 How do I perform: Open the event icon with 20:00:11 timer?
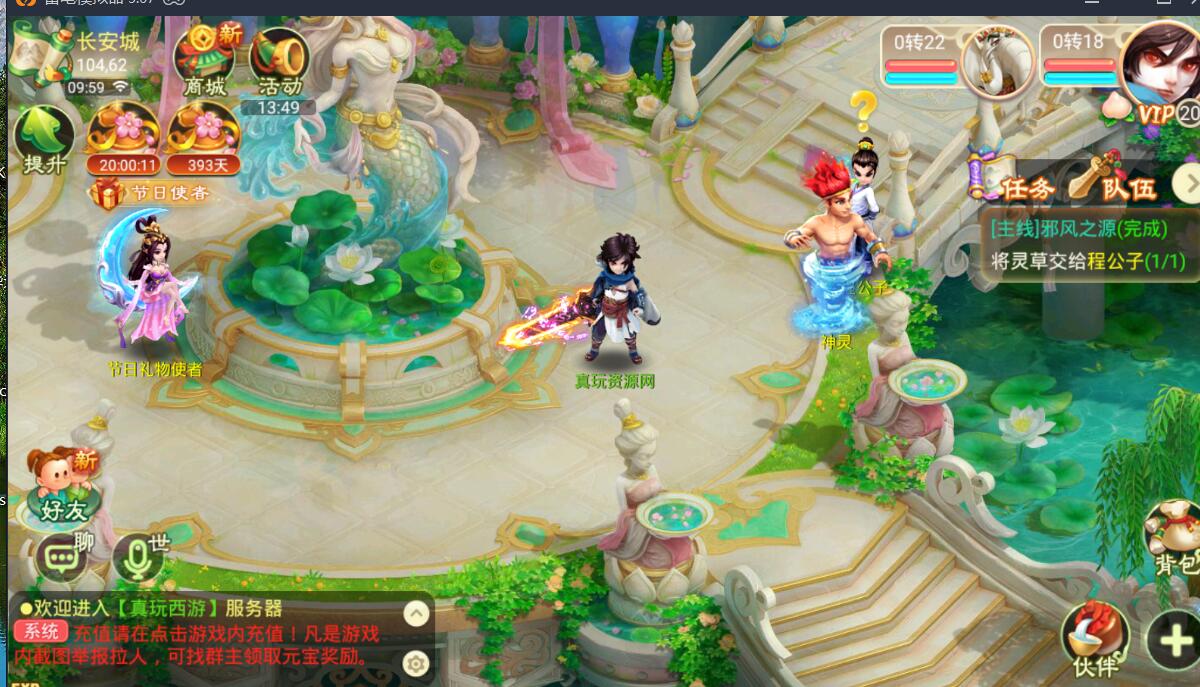tap(123, 136)
